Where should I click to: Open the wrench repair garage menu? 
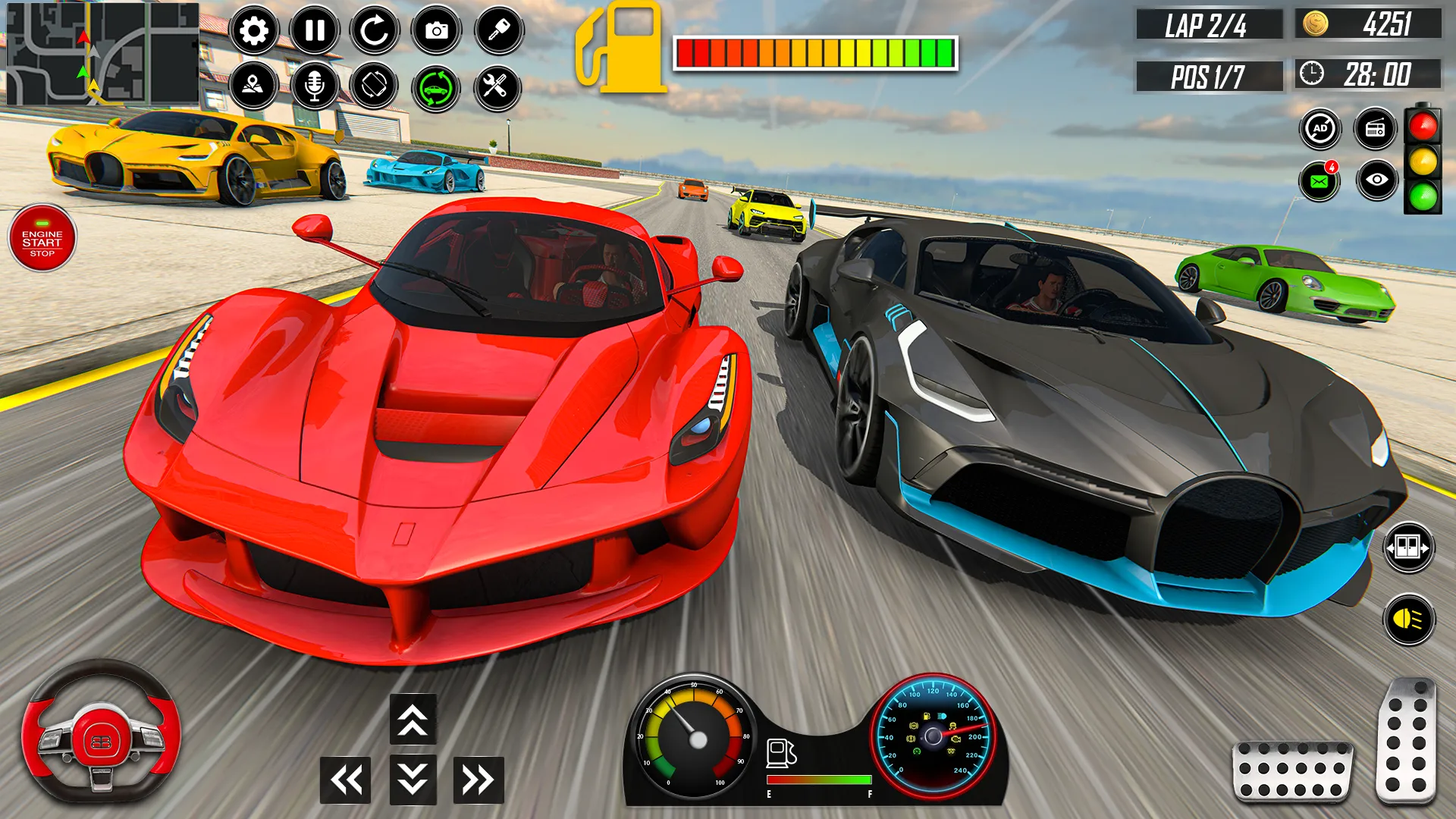(496, 86)
